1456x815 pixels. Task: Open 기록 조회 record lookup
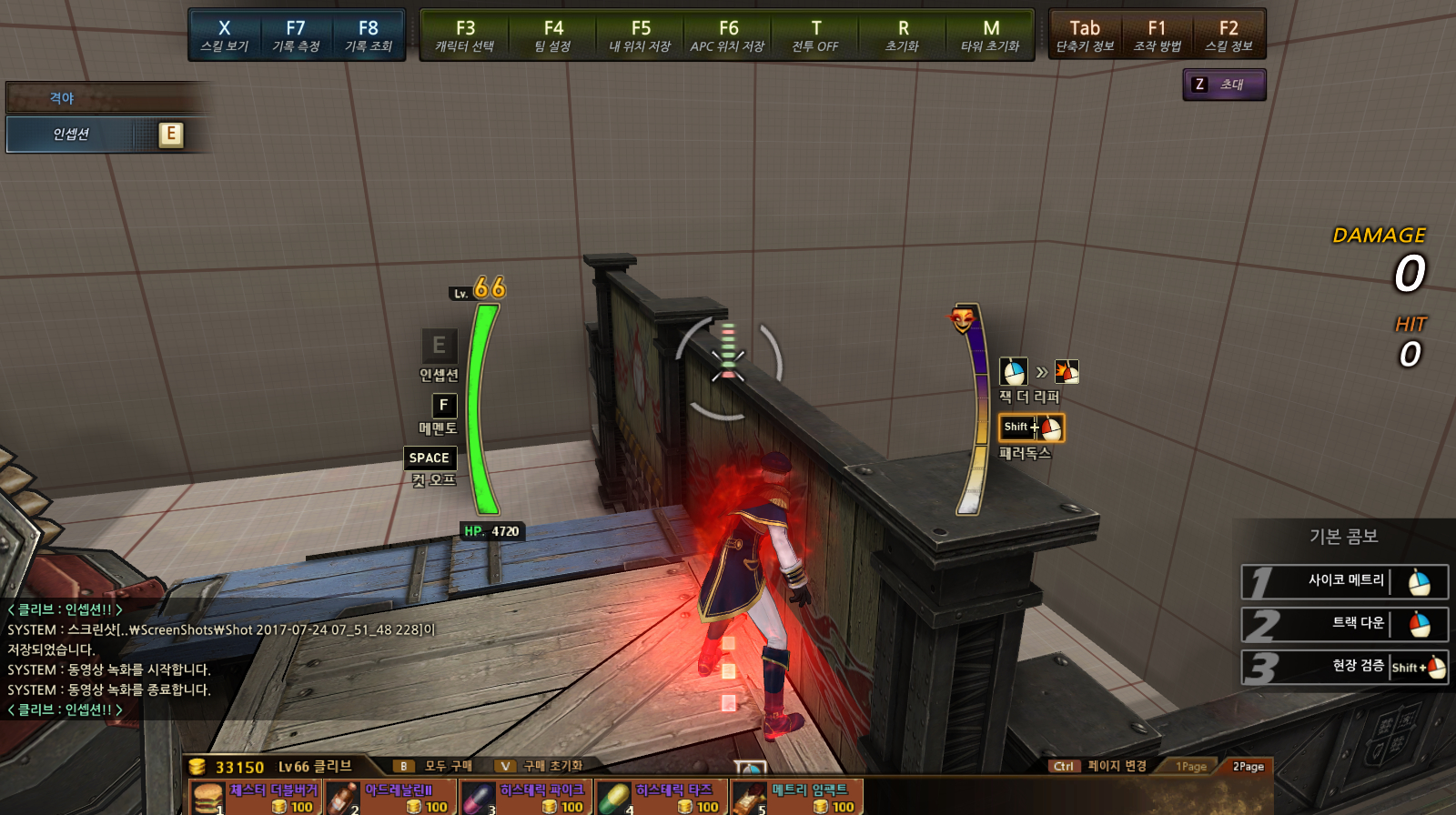point(368,35)
